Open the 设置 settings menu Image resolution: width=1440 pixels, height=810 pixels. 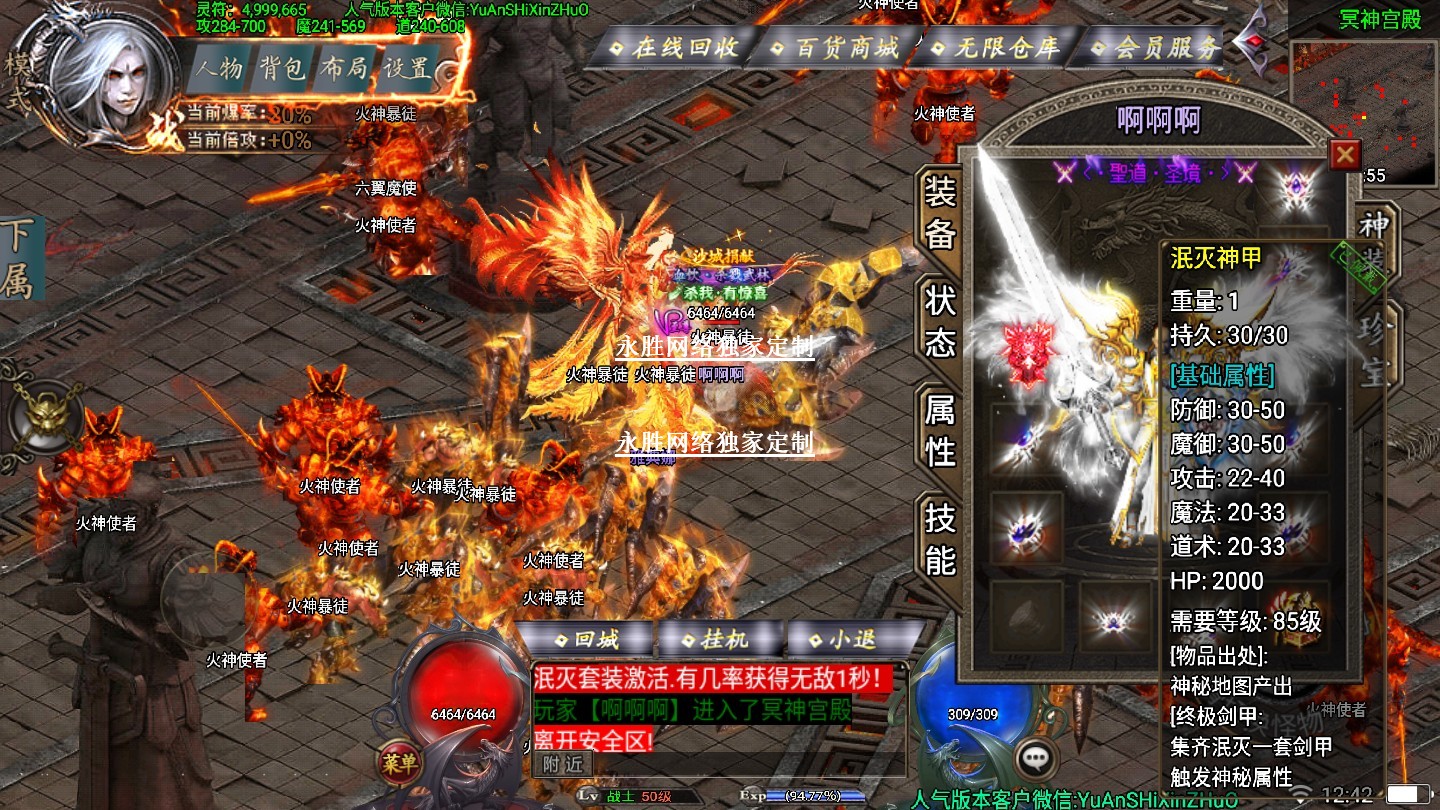click(408, 68)
